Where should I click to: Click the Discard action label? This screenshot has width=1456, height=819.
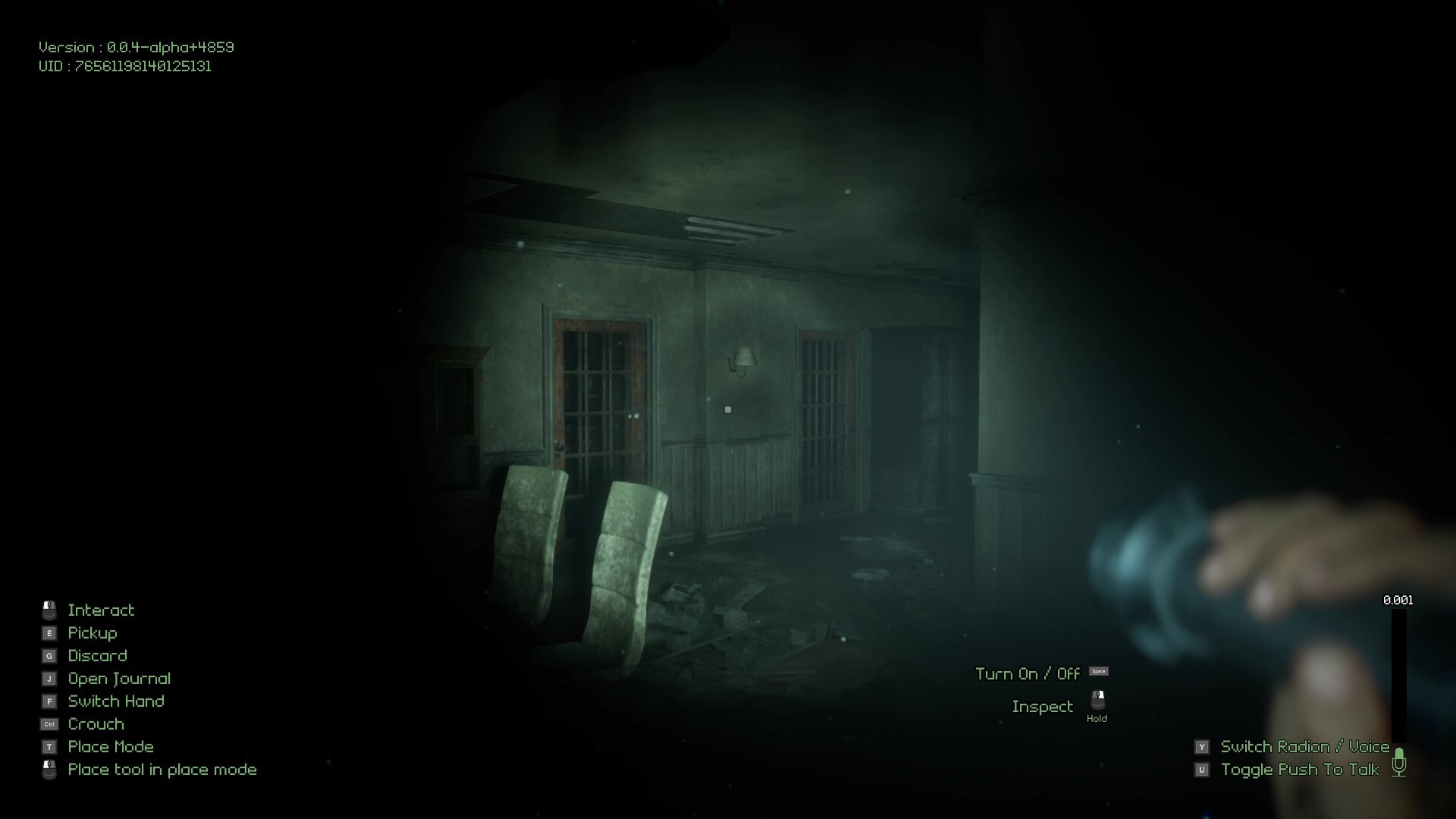tap(97, 655)
